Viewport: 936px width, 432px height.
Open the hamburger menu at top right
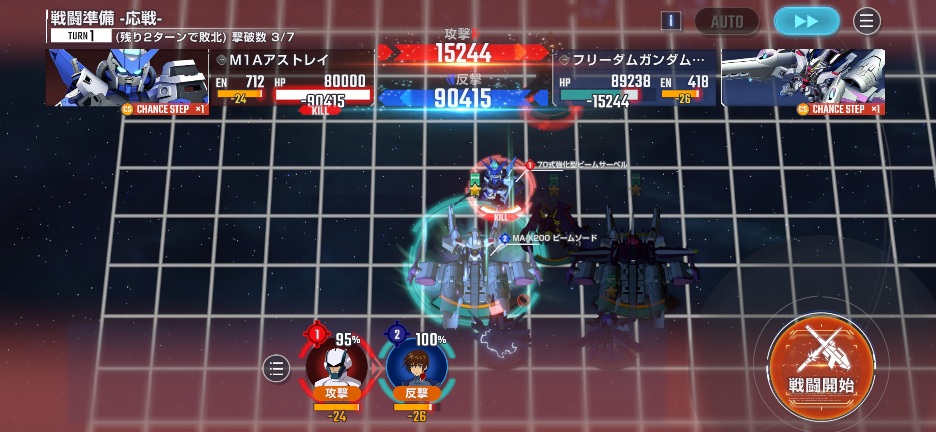[866, 21]
